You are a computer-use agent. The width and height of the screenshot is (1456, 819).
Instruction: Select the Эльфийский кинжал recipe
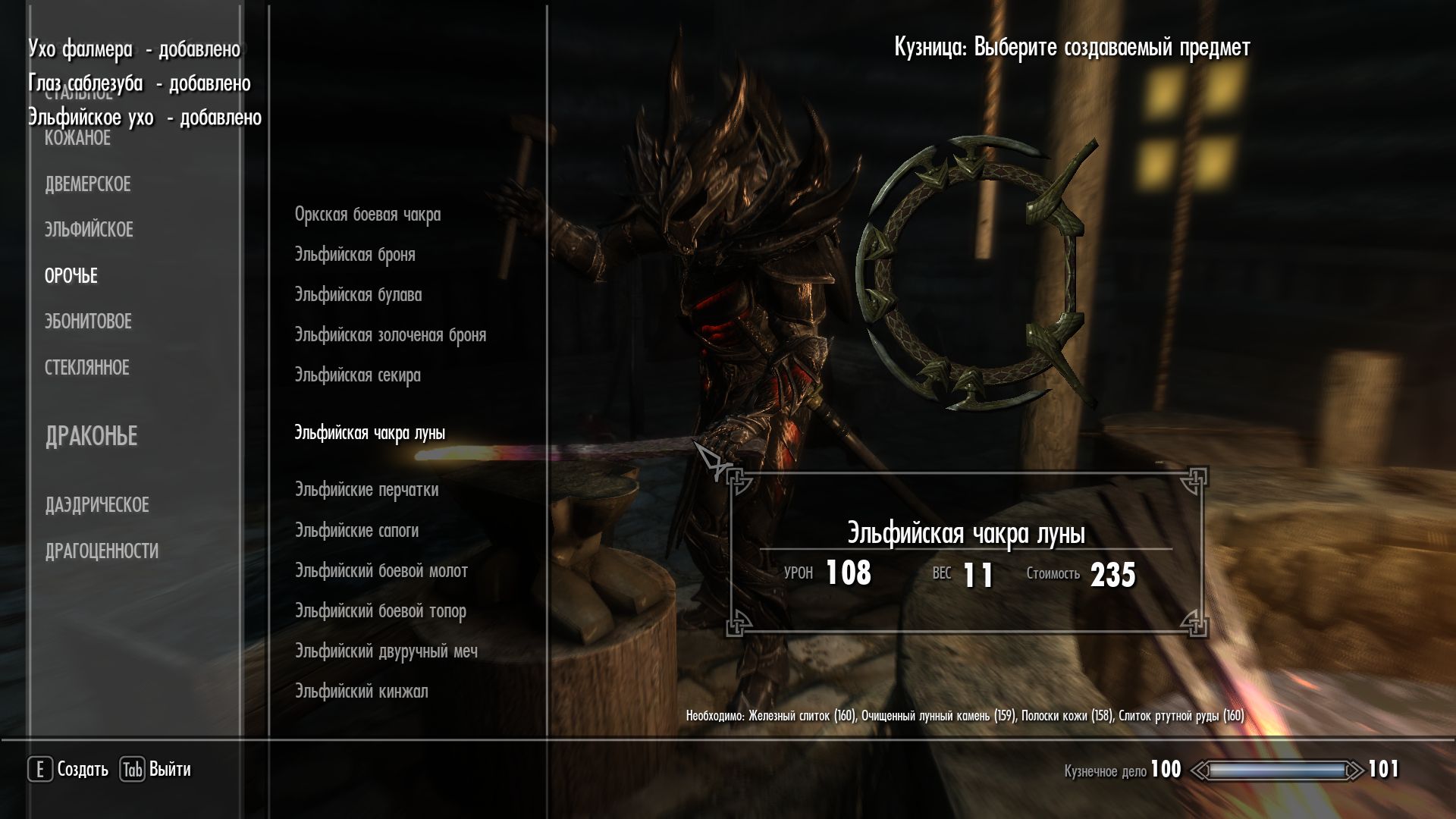click(x=362, y=692)
